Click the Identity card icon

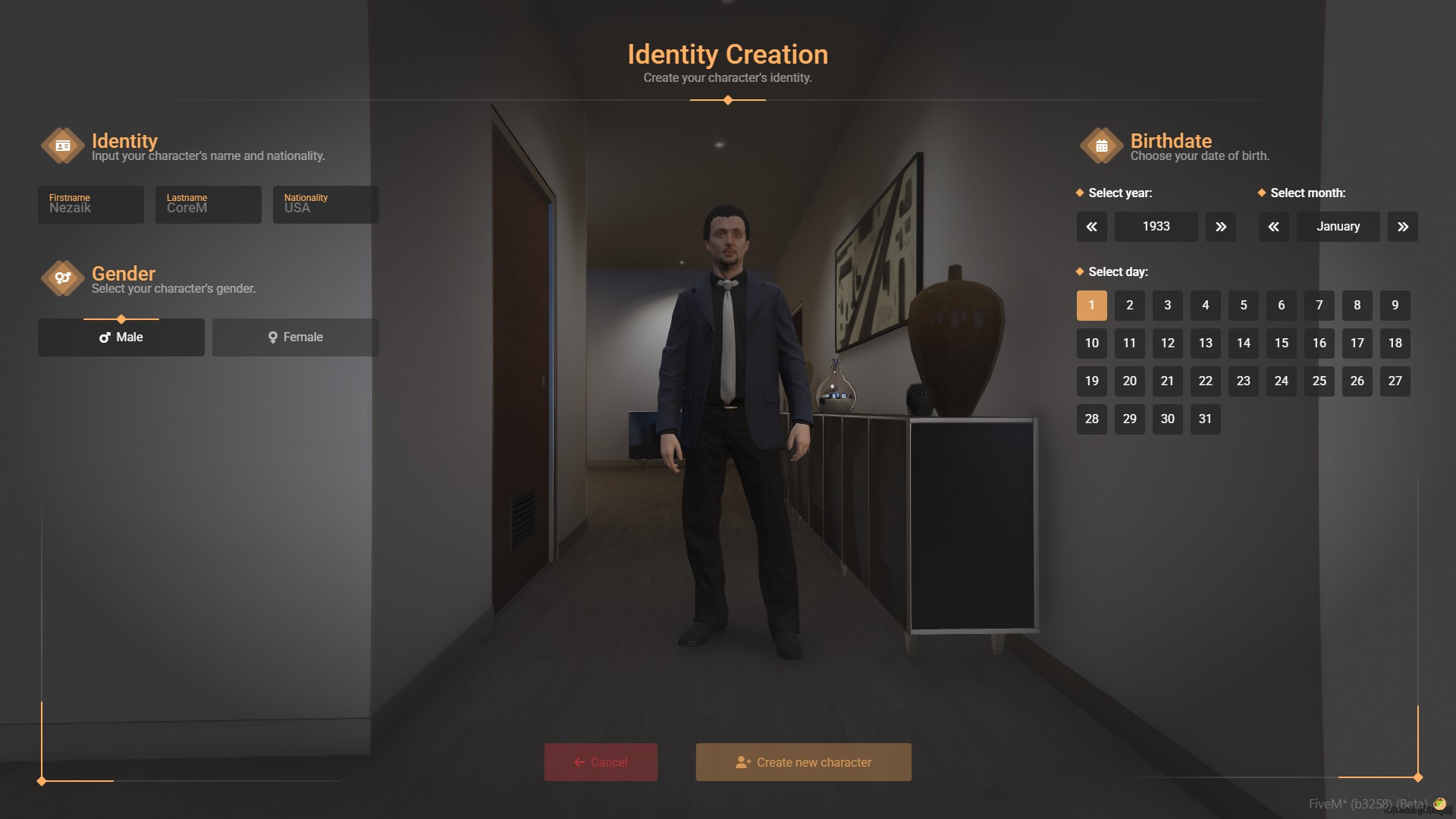point(63,146)
